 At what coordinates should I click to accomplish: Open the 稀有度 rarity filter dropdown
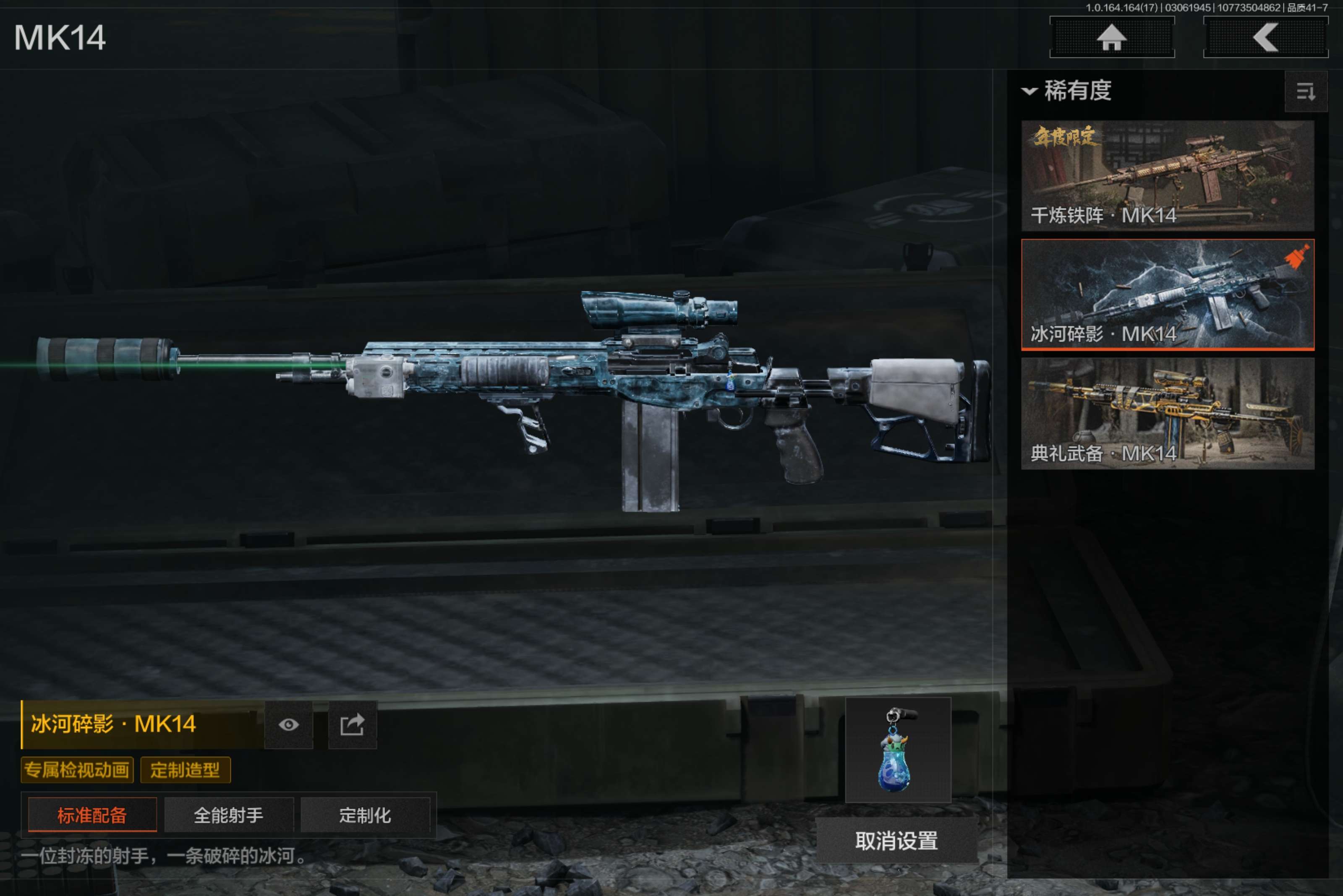[1067, 91]
